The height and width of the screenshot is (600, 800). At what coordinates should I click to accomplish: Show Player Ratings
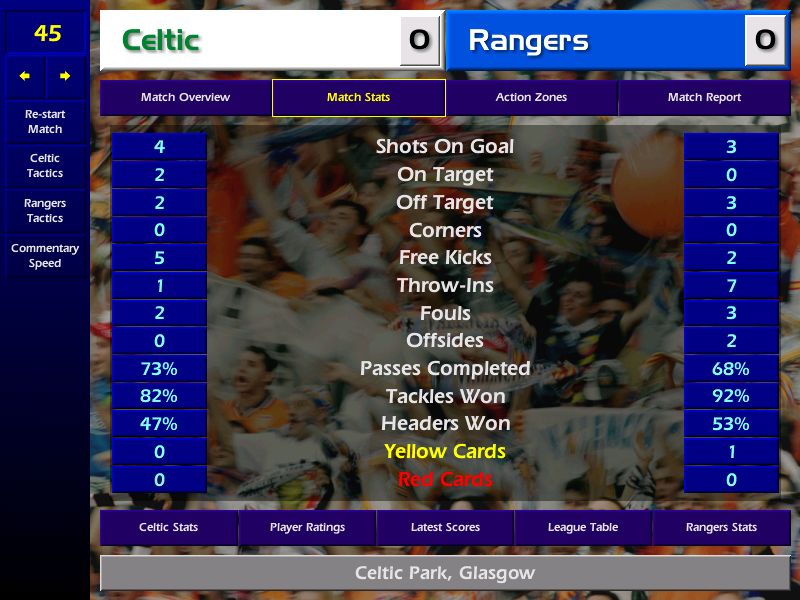tap(307, 527)
